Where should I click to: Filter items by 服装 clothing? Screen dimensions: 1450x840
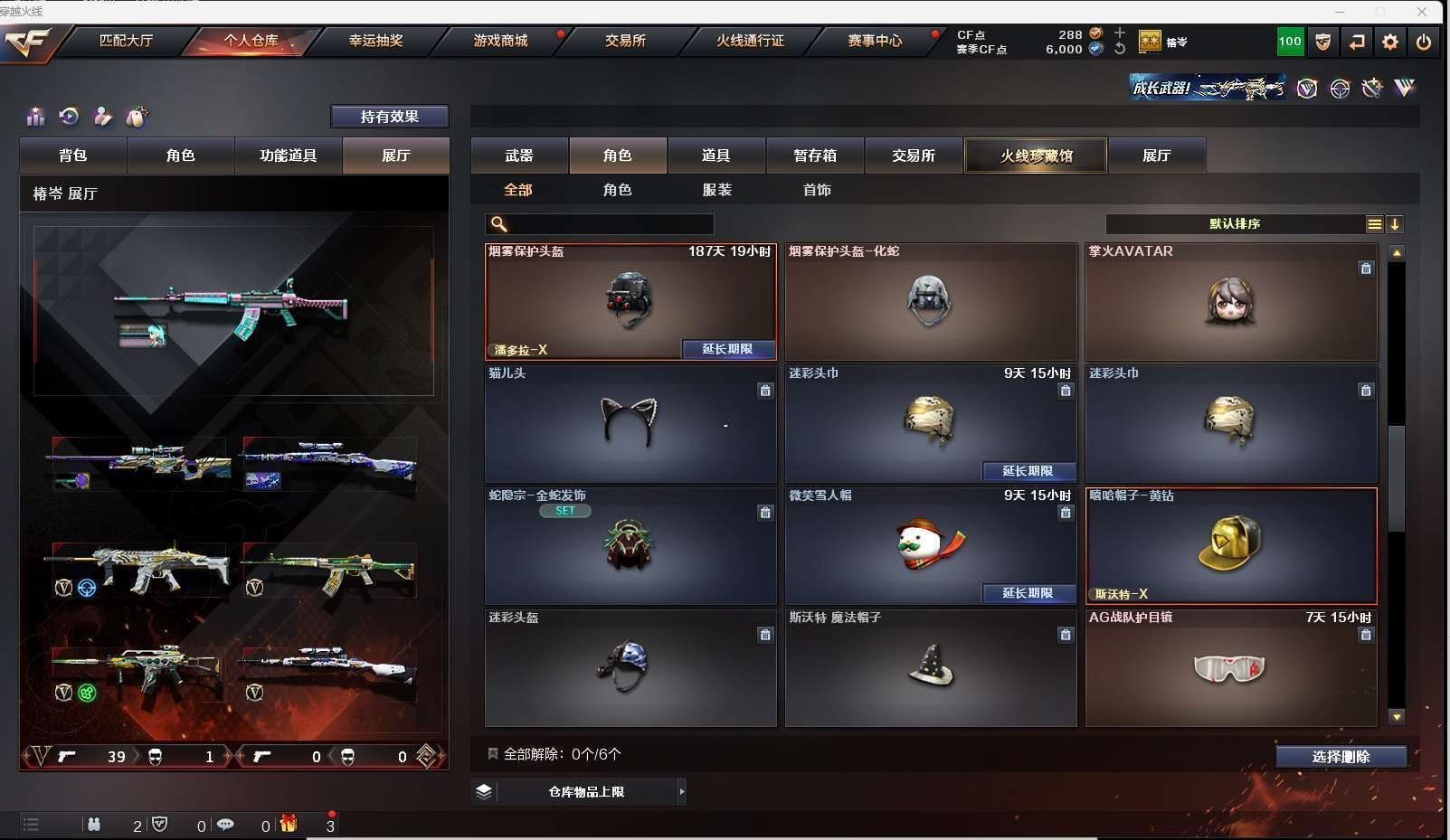point(717,190)
